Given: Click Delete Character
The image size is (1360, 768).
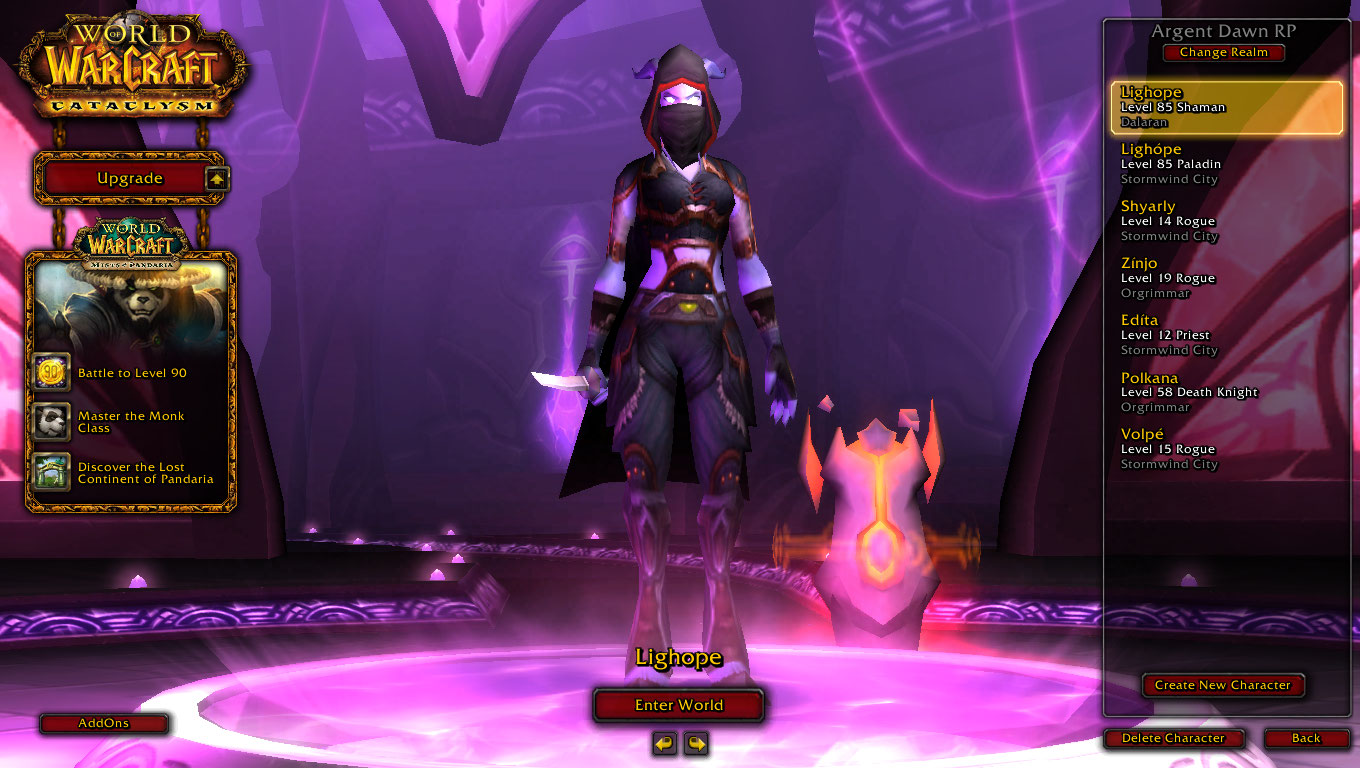Looking at the screenshot, I should [x=1173, y=738].
